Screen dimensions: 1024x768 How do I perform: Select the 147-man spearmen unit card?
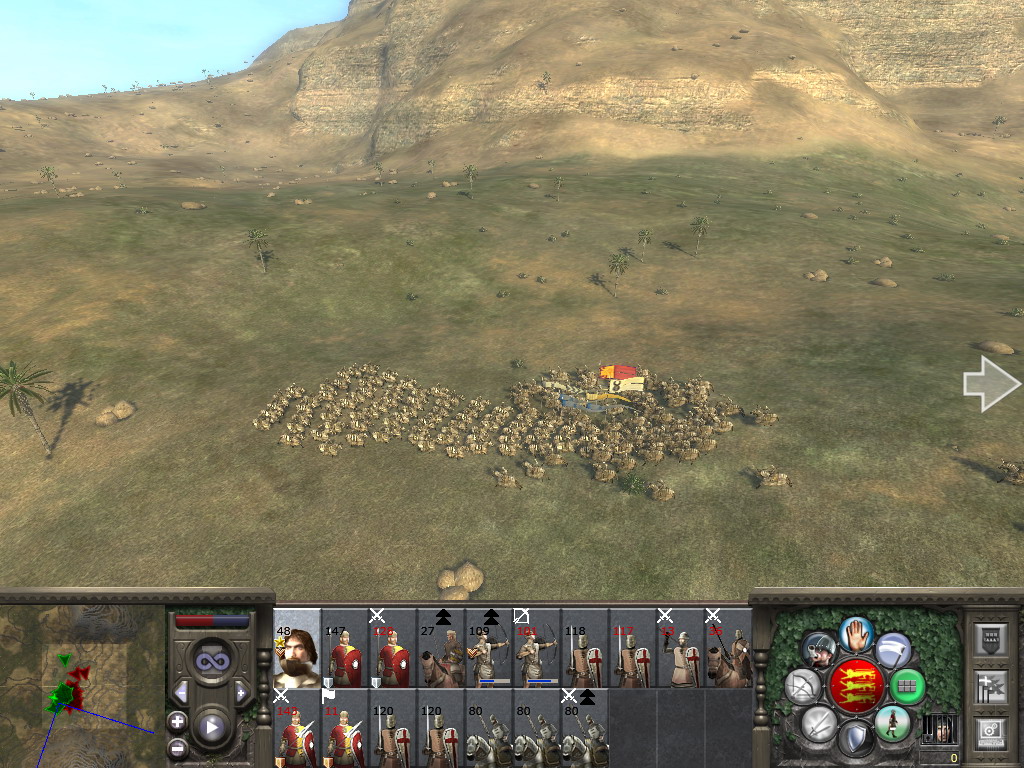pos(345,648)
